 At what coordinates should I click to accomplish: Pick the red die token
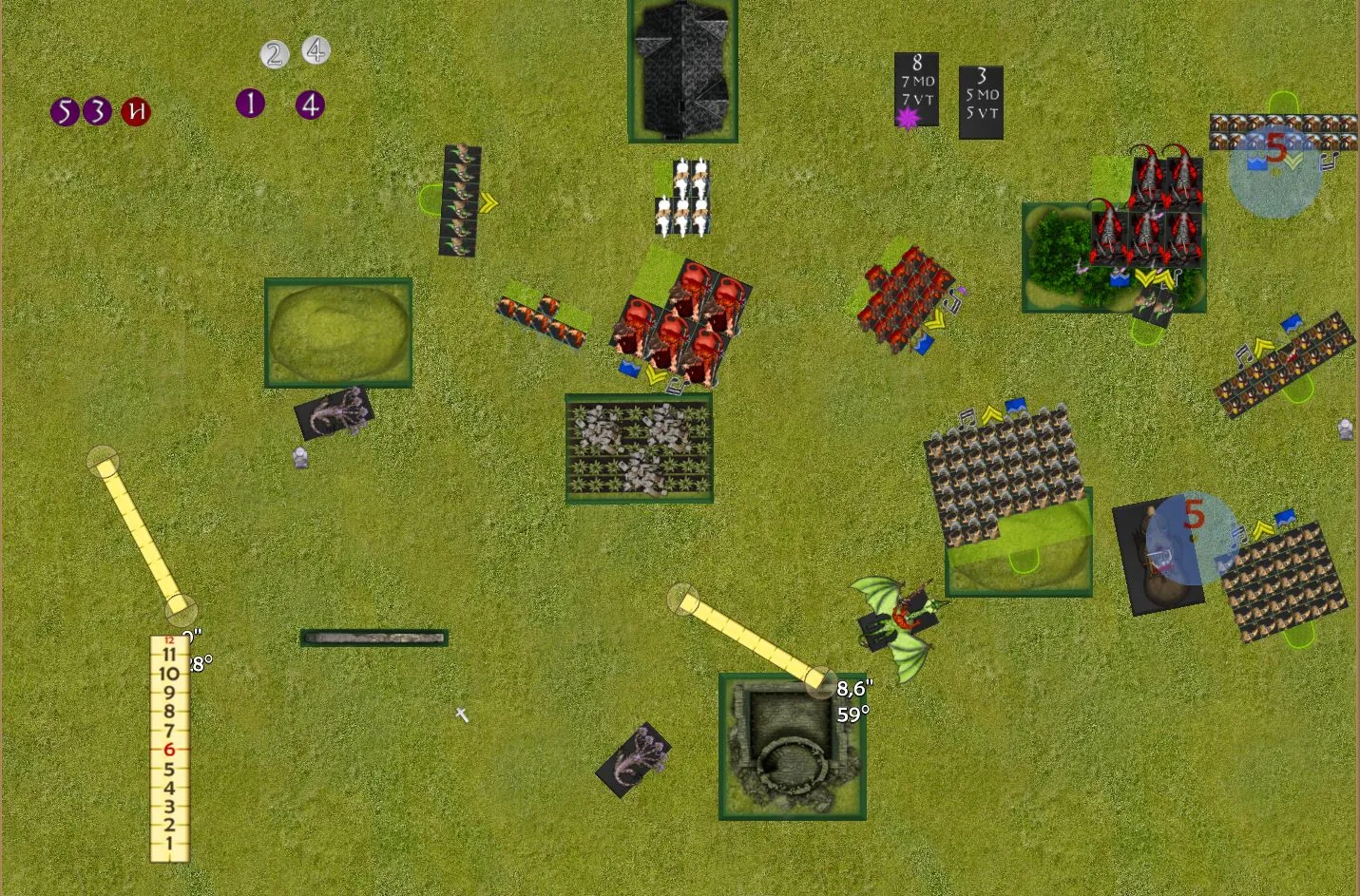(x=136, y=112)
